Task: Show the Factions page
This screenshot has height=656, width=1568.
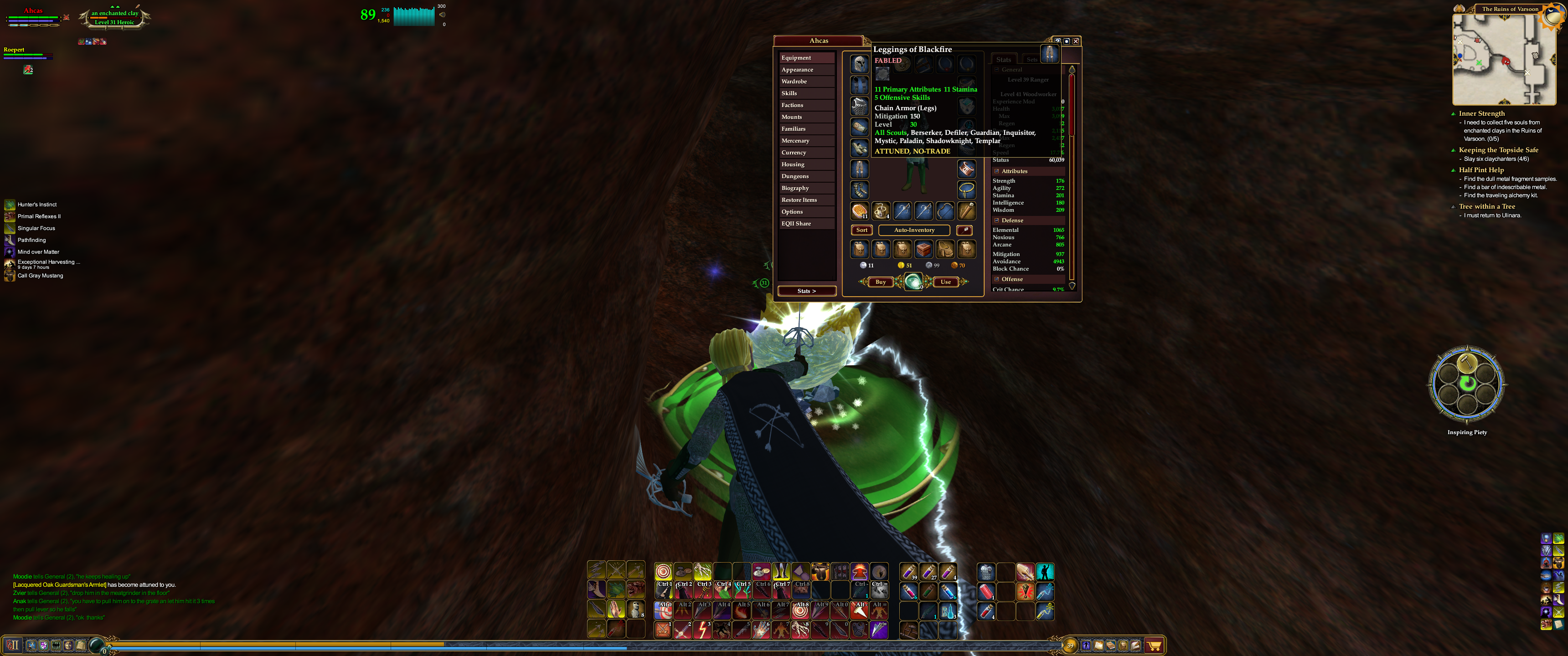Action: [x=793, y=105]
